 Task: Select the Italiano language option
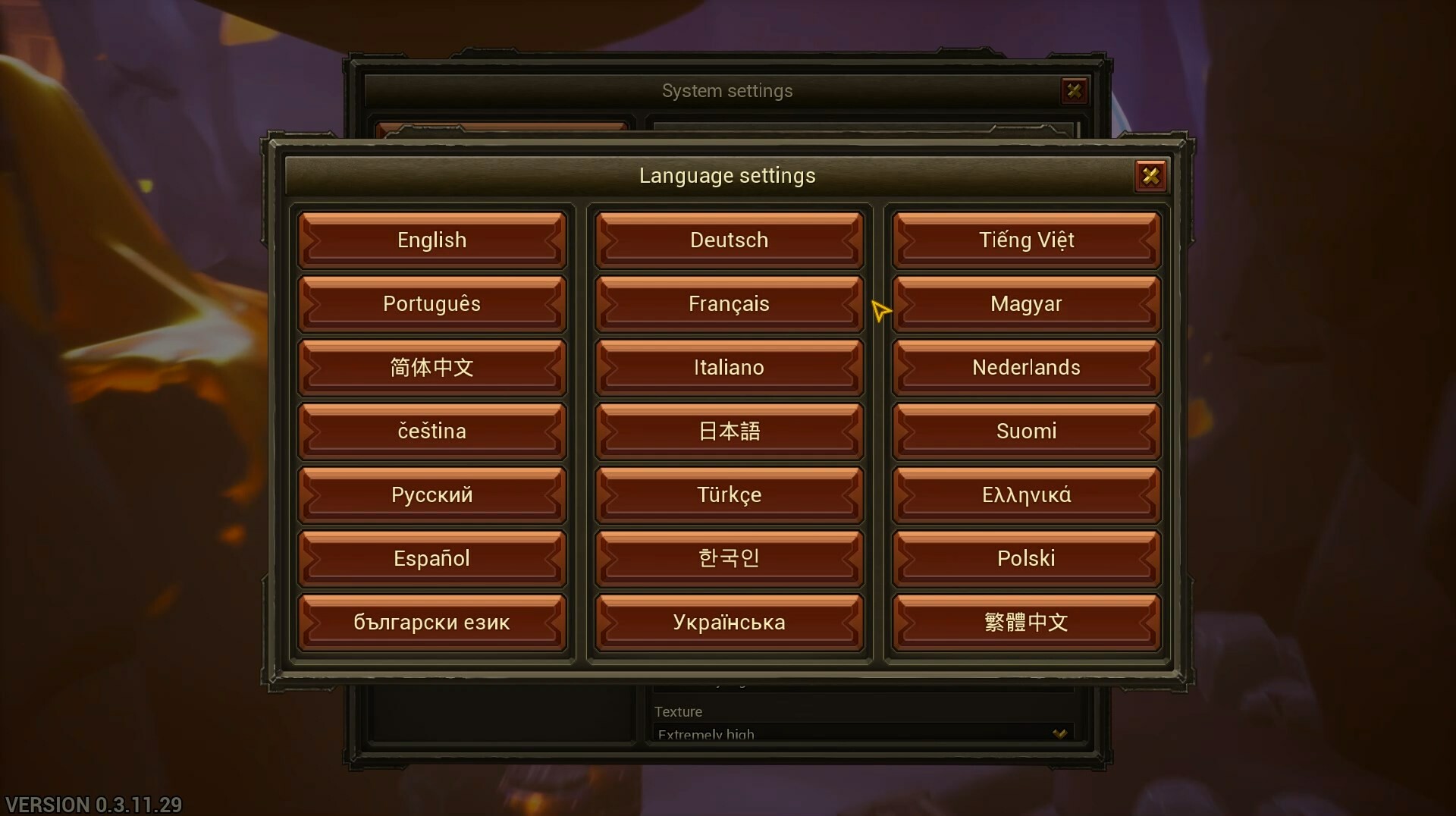(727, 367)
